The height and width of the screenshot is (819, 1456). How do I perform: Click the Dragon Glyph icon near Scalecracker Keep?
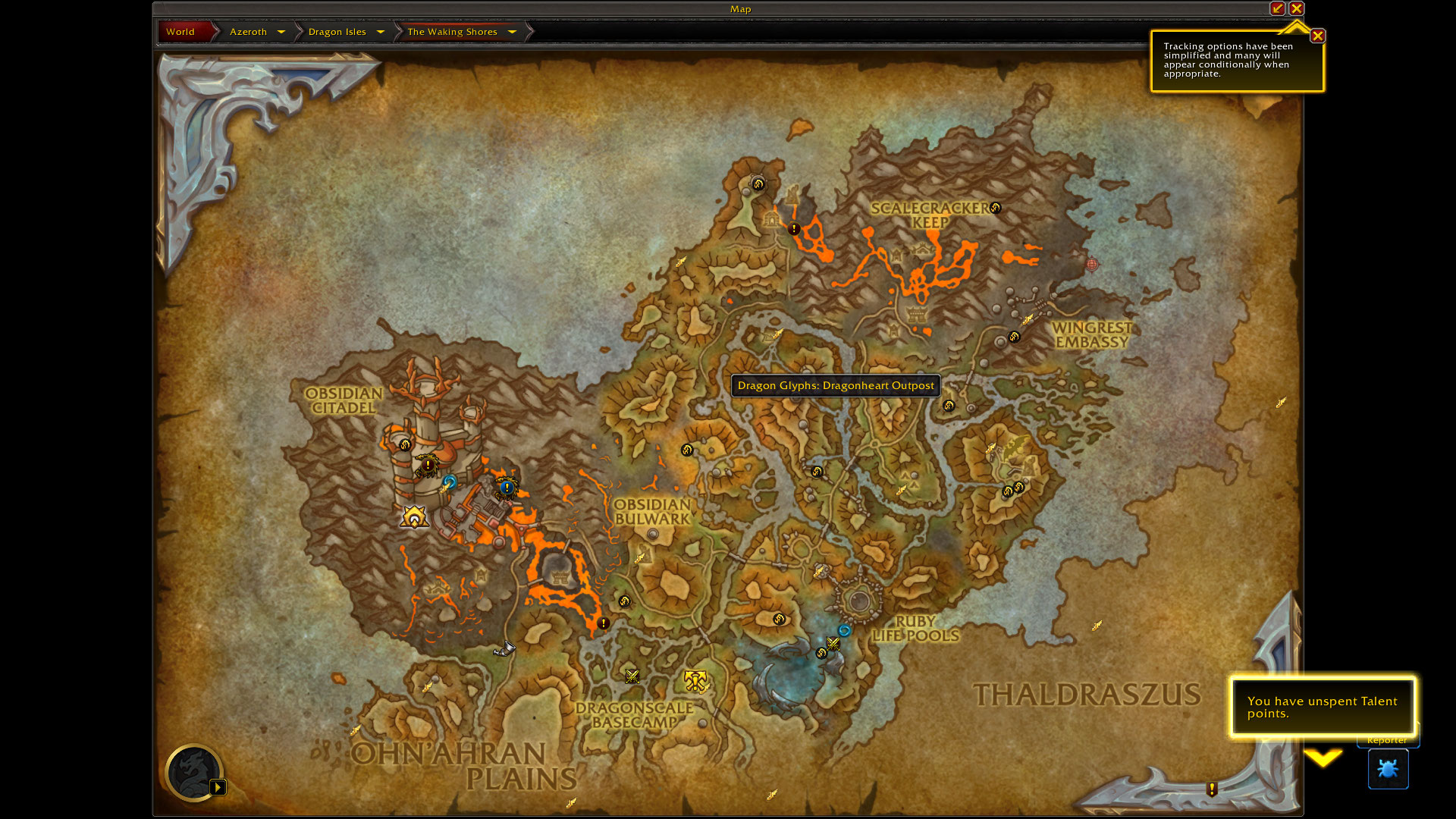pyautogui.click(x=995, y=208)
